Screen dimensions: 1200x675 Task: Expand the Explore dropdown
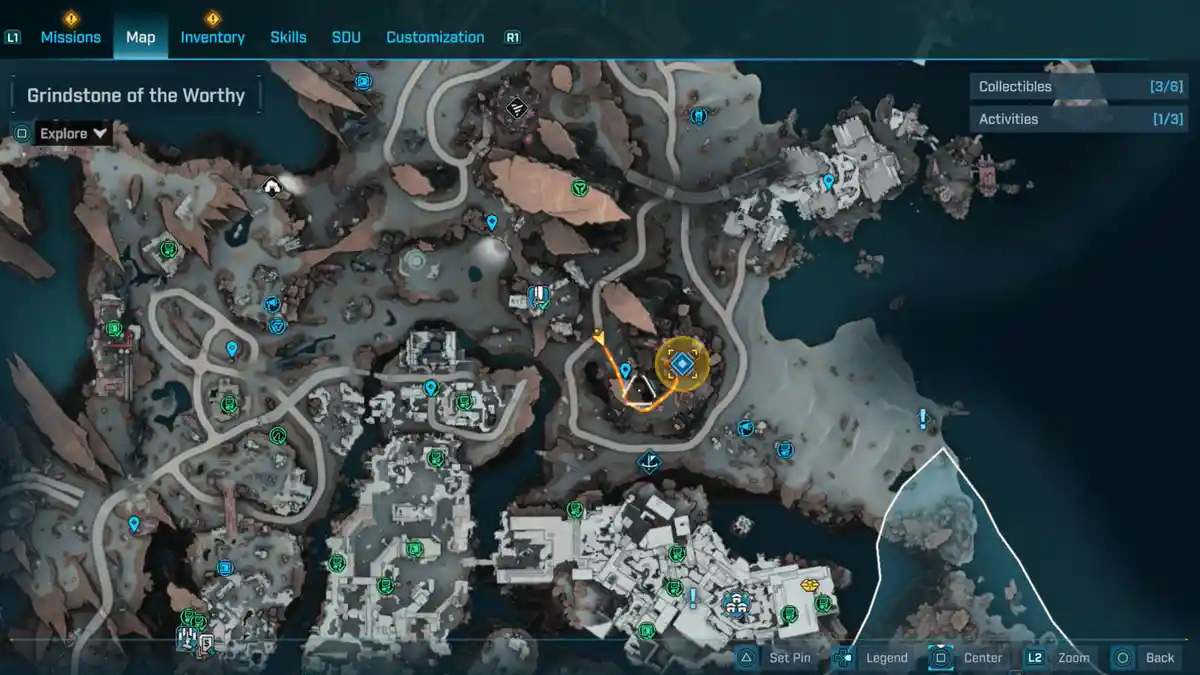click(x=74, y=133)
